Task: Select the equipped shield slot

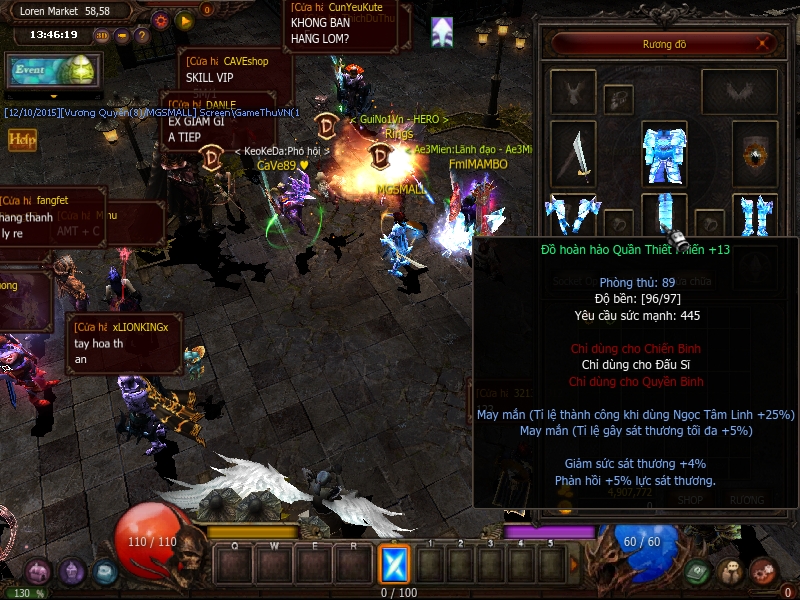Action: [x=754, y=155]
